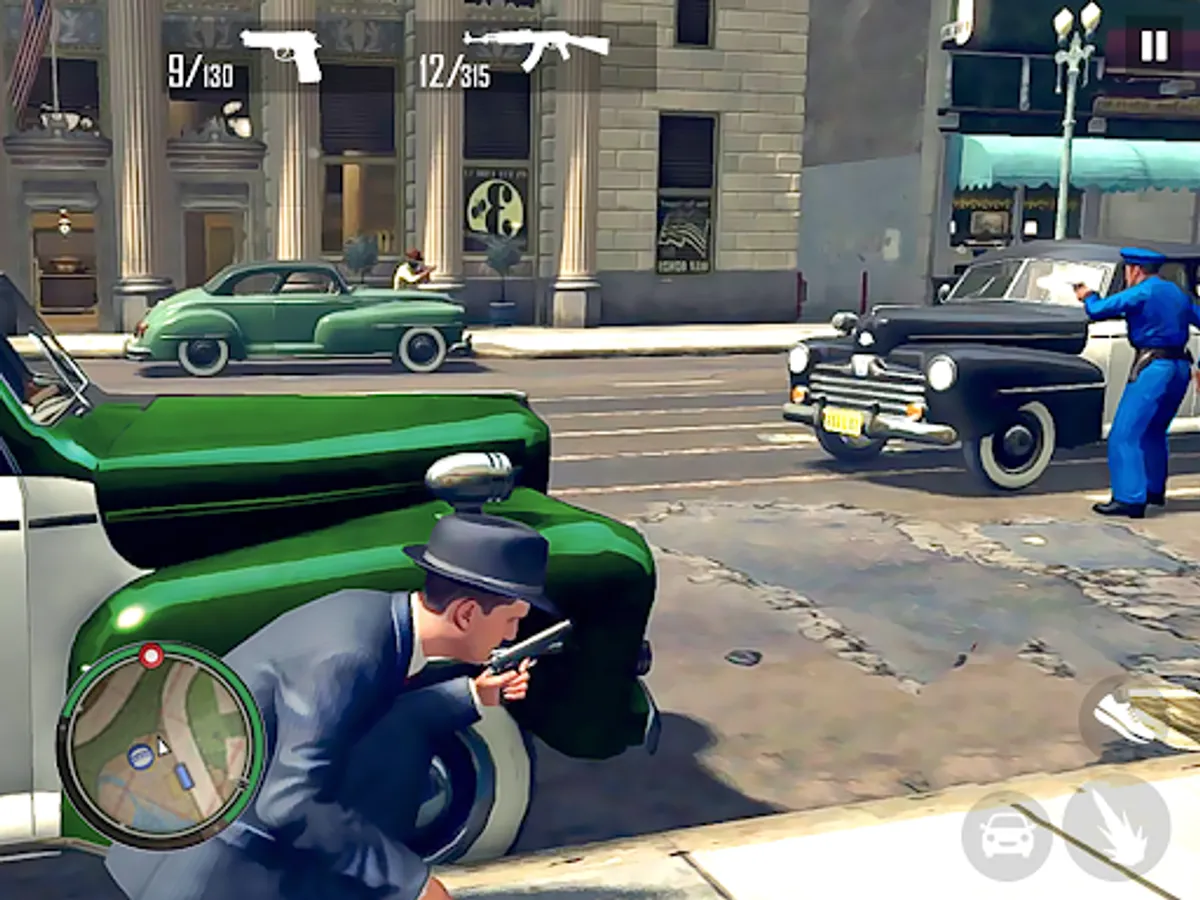
Task: Click the red marker on minimap edge
Action: pyautogui.click(x=151, y=656)
